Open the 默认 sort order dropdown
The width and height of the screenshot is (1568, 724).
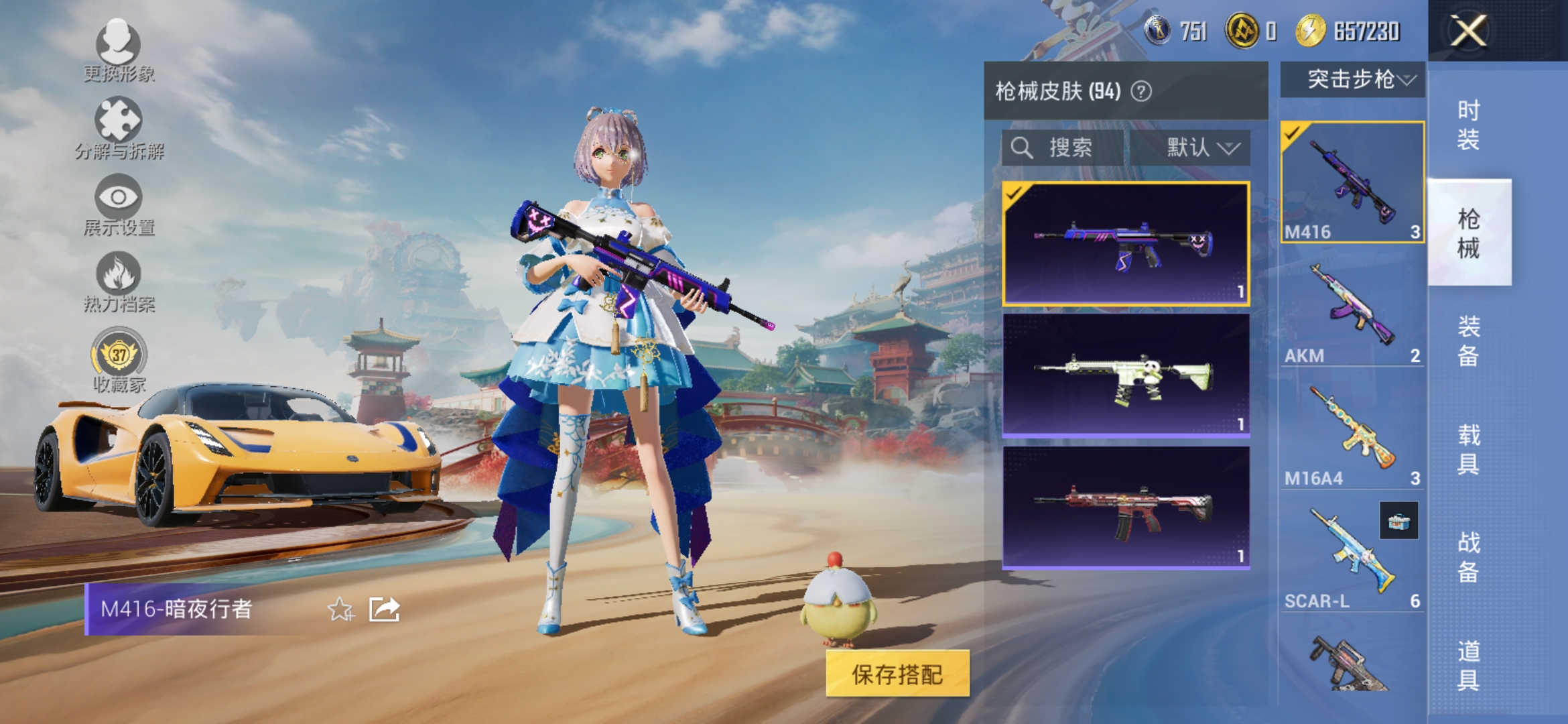pyautogui.click(x=1201, y=149)
